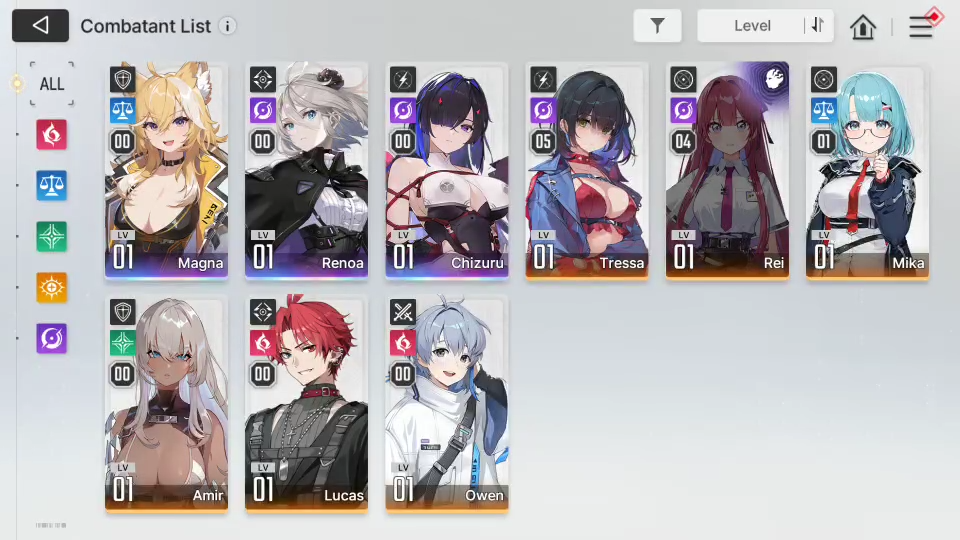Return to the home screen
This screenshot has width=960, height=540.
[x=863, y=27]
